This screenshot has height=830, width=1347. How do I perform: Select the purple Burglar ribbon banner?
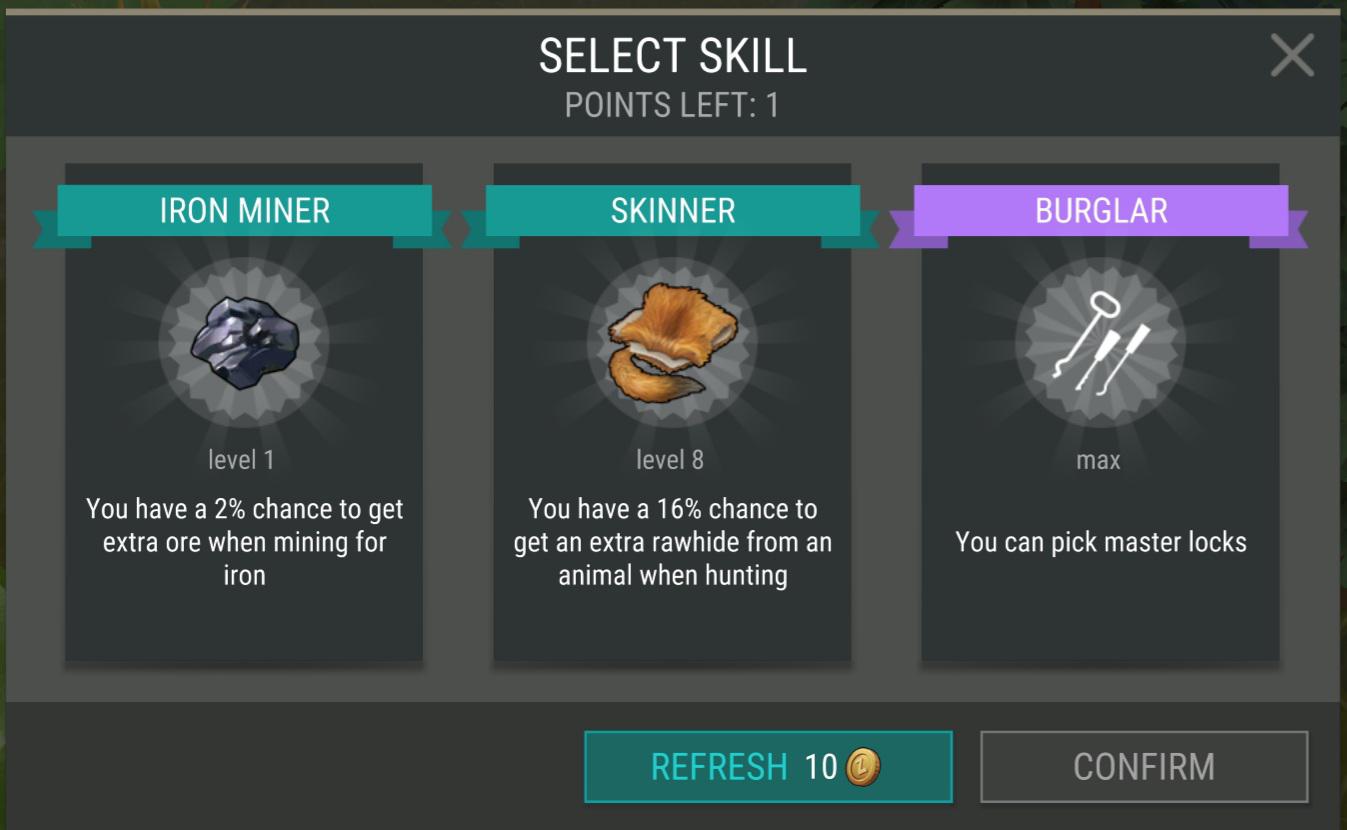[1099, 210]
